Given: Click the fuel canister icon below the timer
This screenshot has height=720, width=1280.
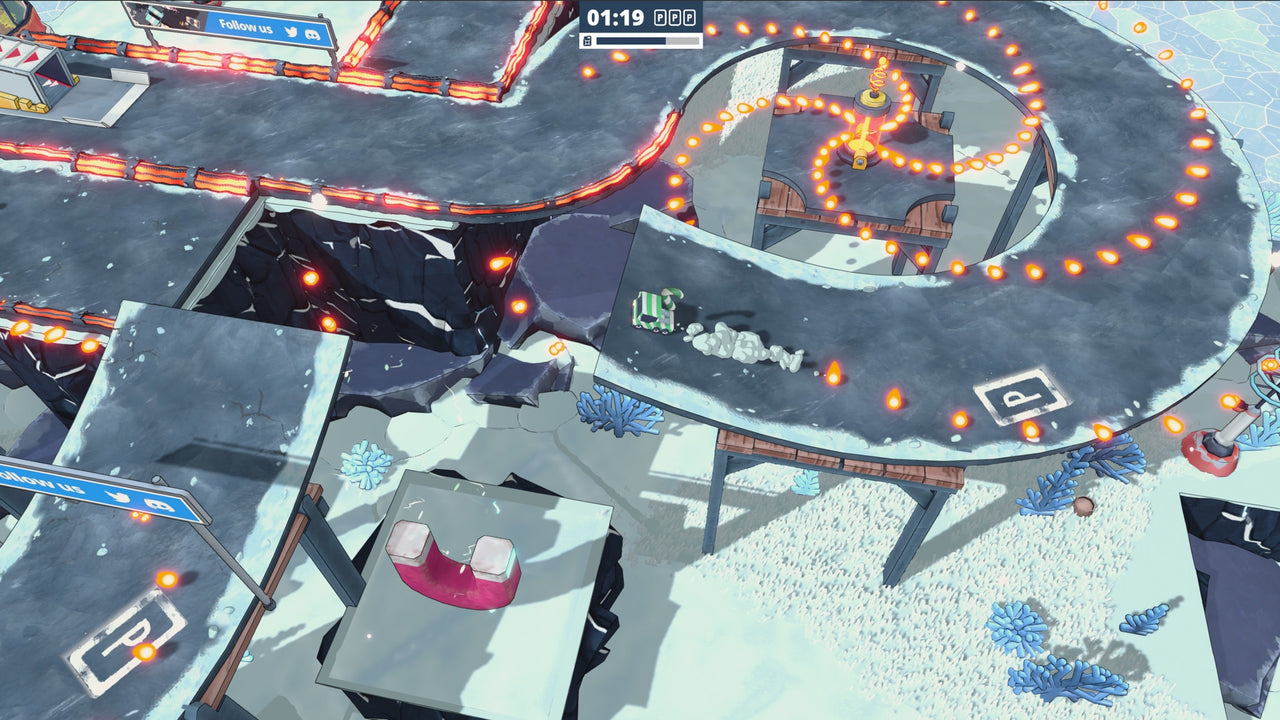Looking at the screenshot, I should click(585, 42).
